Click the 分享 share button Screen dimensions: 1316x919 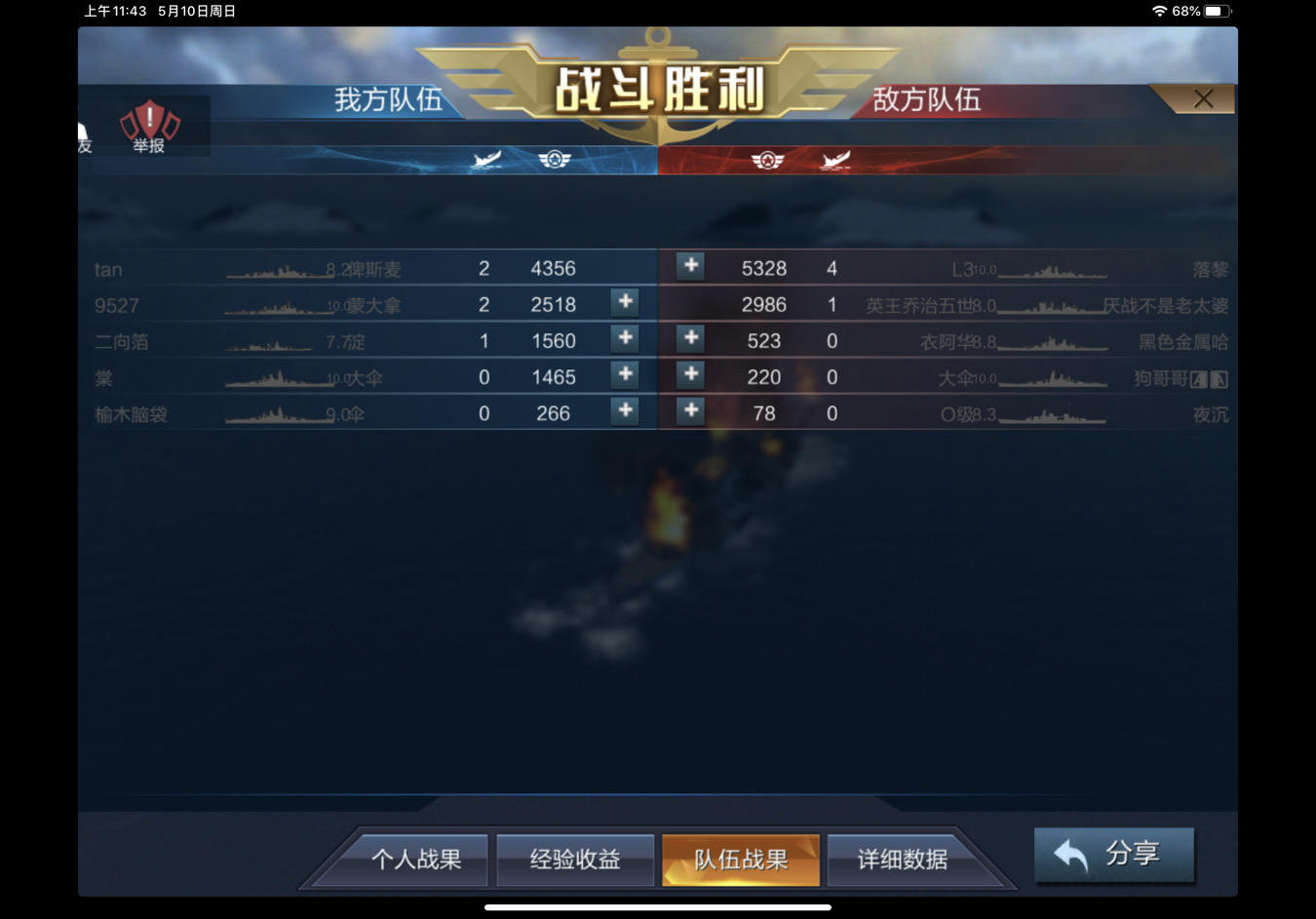1113,854
